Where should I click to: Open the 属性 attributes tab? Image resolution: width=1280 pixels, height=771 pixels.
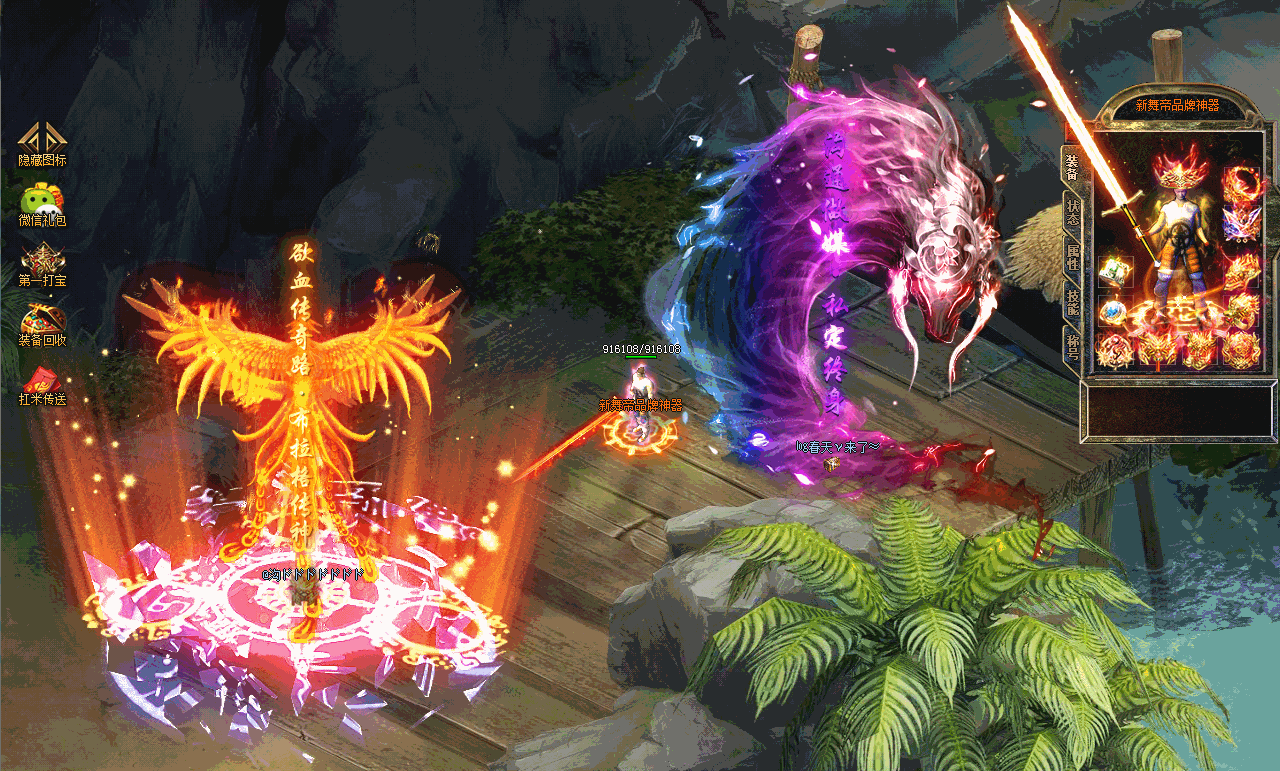[1072, 254]
